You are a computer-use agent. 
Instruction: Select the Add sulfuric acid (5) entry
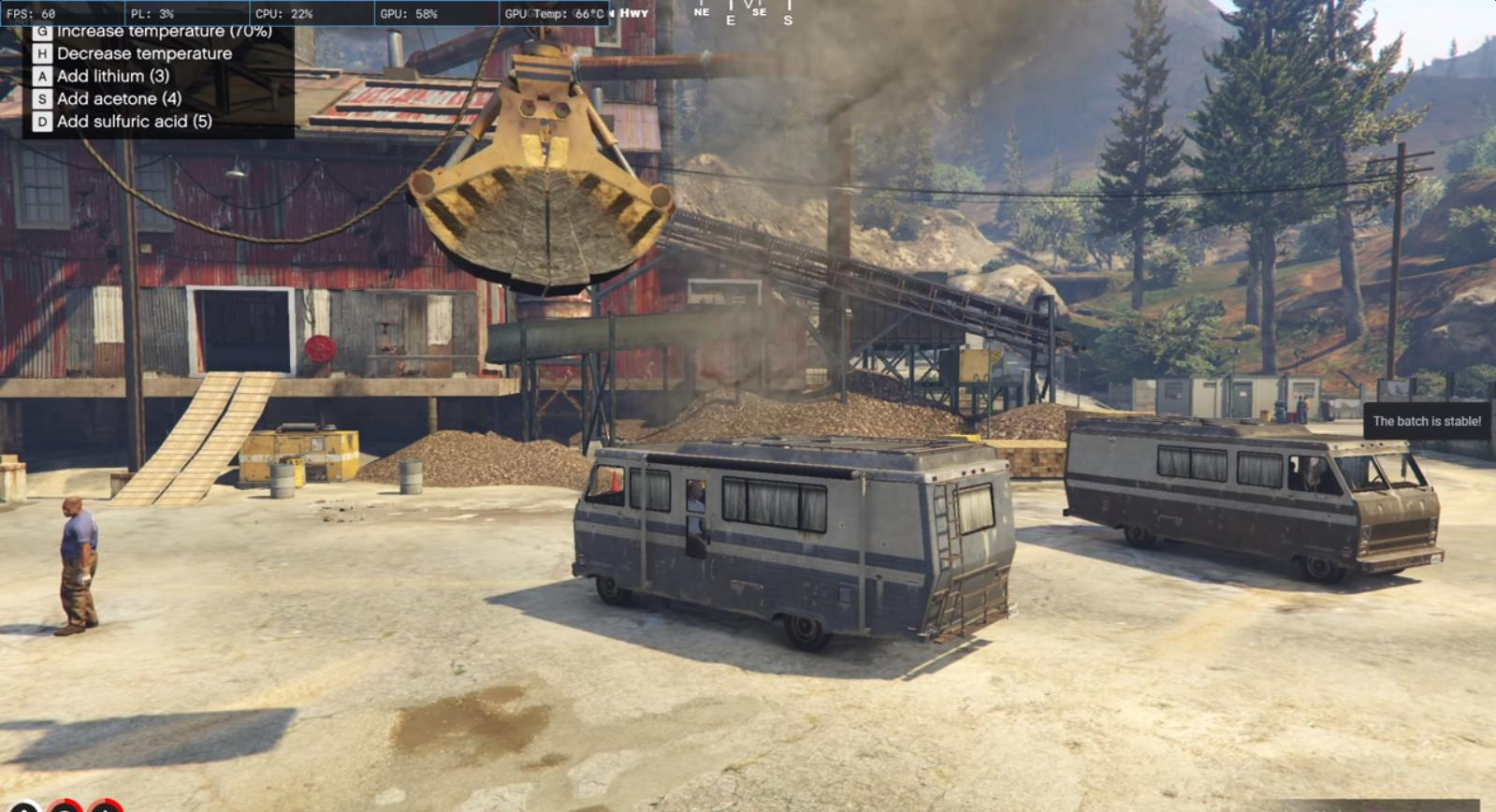tap(133, 122)
